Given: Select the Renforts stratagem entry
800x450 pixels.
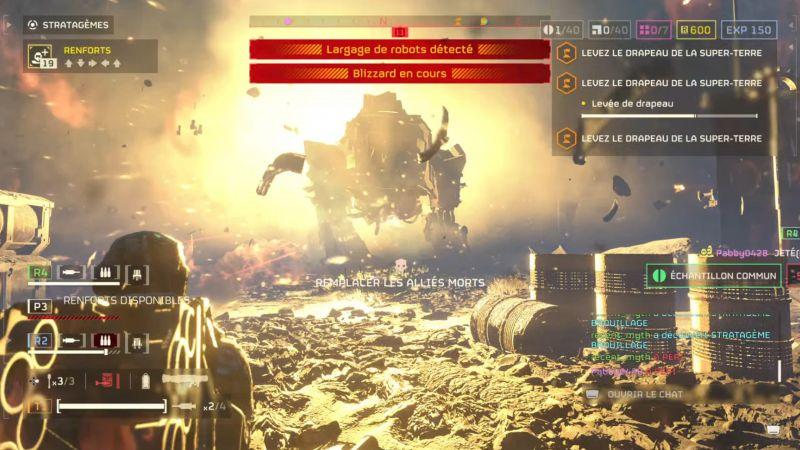Looking at the screenshot, I should coord(90,56).
